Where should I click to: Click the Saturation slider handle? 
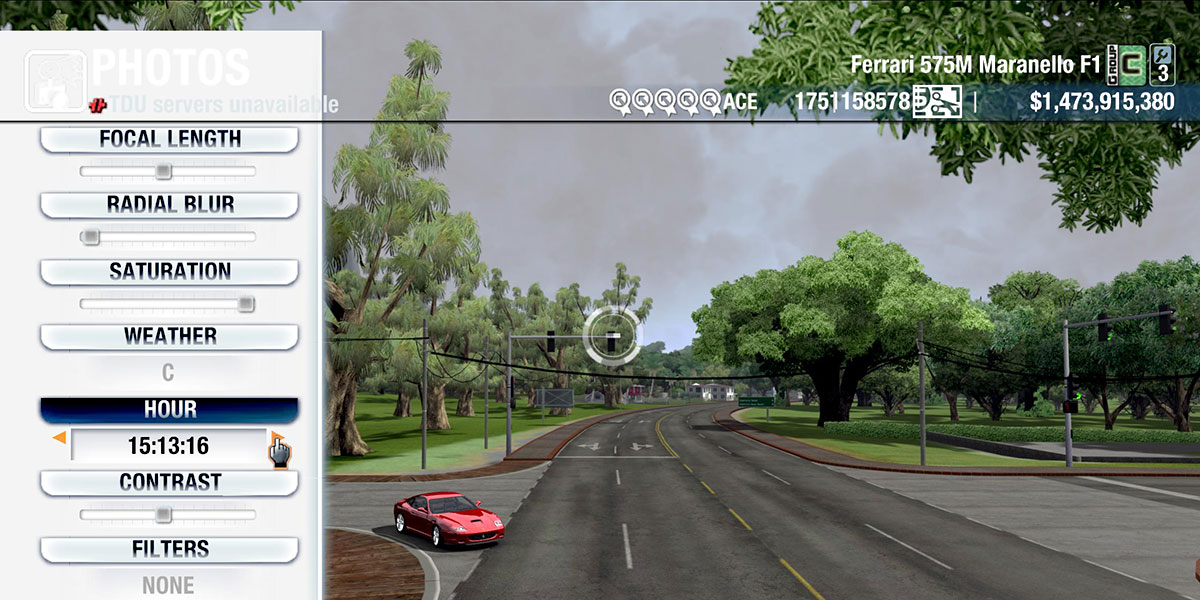click(245, 304)
